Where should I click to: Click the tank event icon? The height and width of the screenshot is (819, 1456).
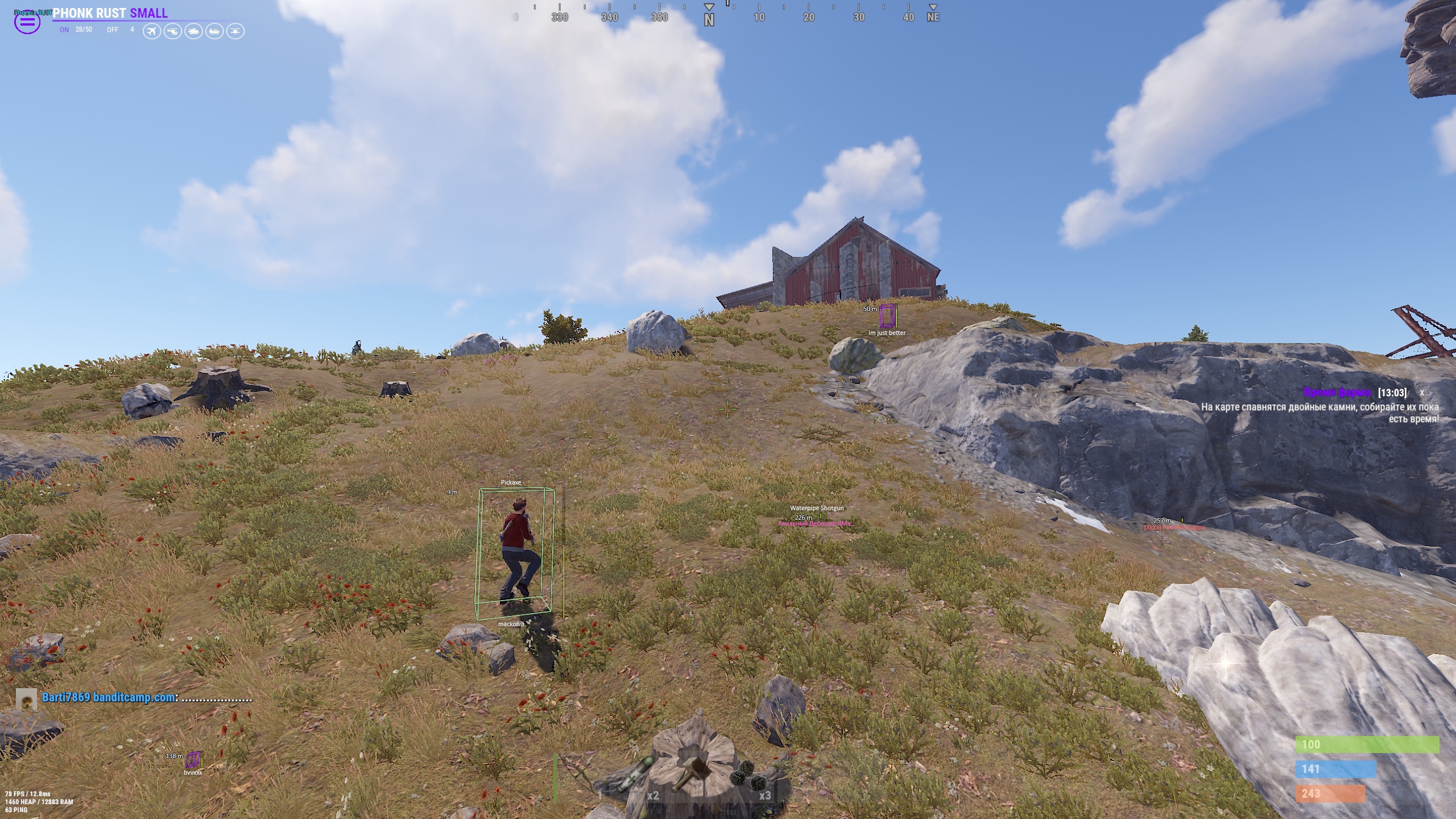tap(193, 31)
